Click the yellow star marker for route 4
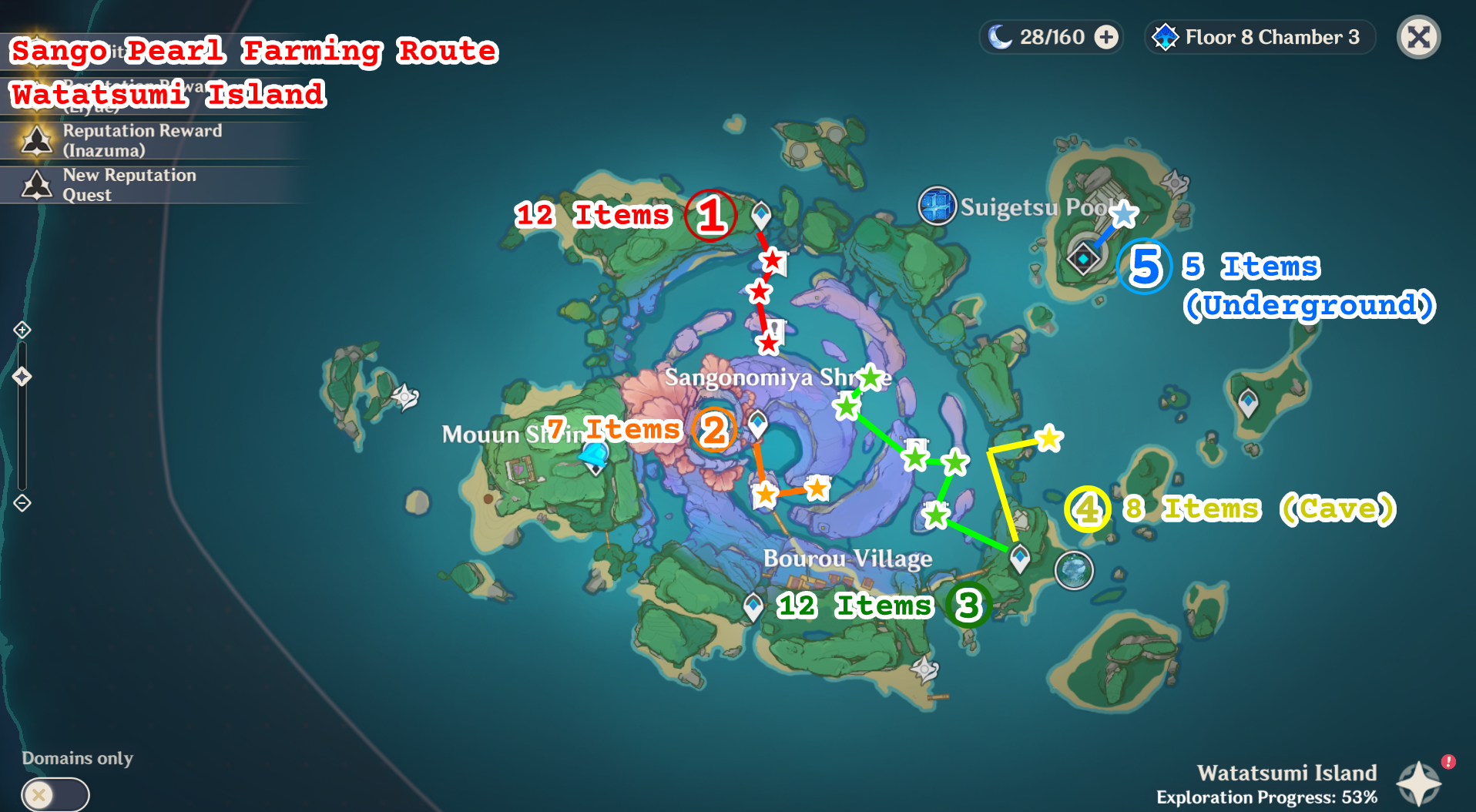This screenshot has height=812, width=1476. [1048, 439]
